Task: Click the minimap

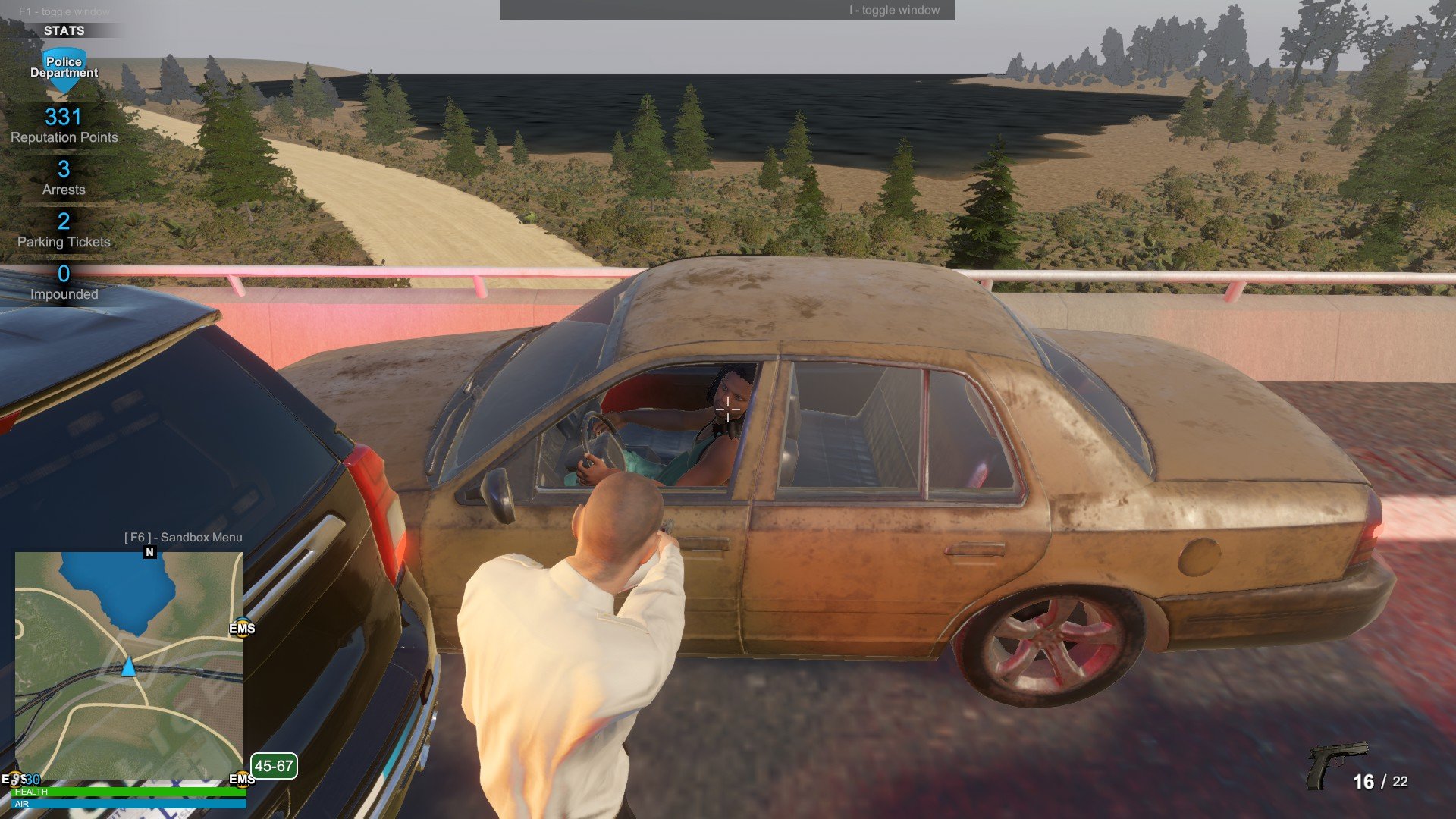Action: pos(129,665)
